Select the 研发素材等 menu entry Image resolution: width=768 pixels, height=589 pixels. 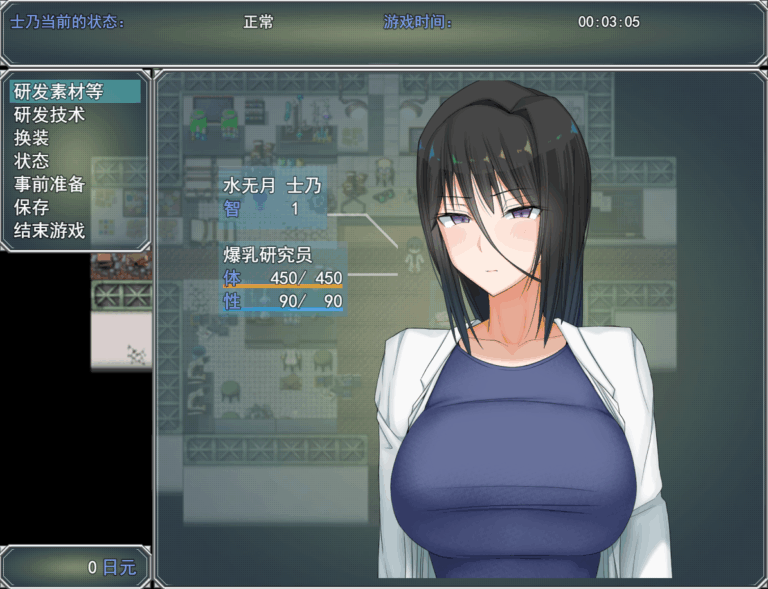[x=58, y=92]
